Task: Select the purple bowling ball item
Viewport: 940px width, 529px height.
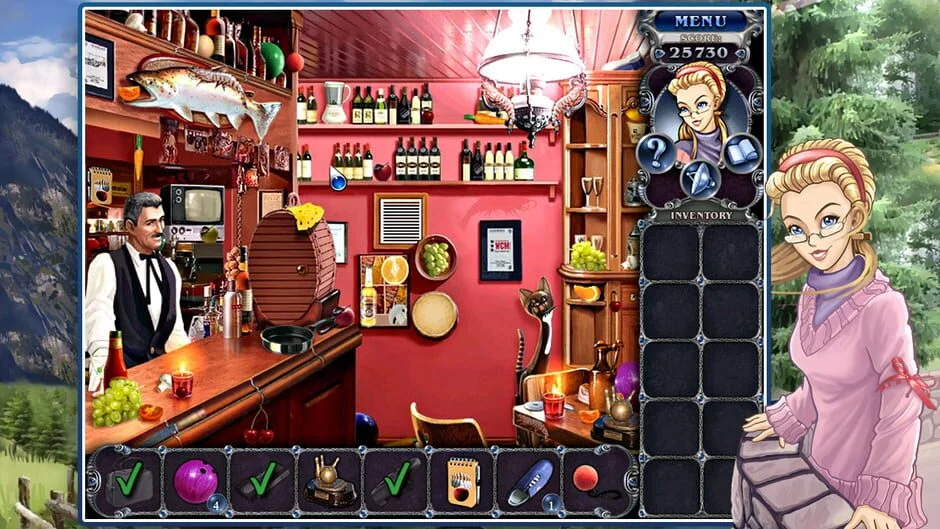Action: 195,480
